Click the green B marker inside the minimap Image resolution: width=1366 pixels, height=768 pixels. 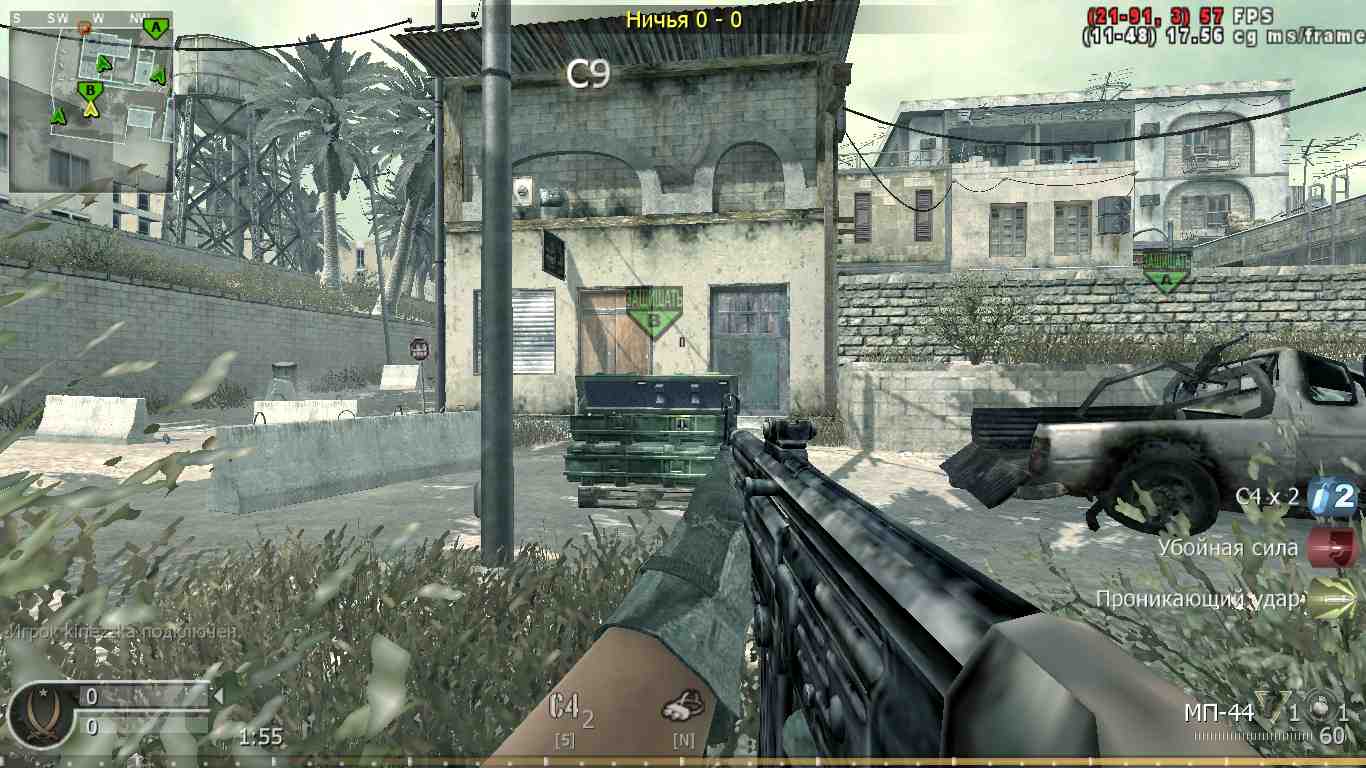[89, 88]
